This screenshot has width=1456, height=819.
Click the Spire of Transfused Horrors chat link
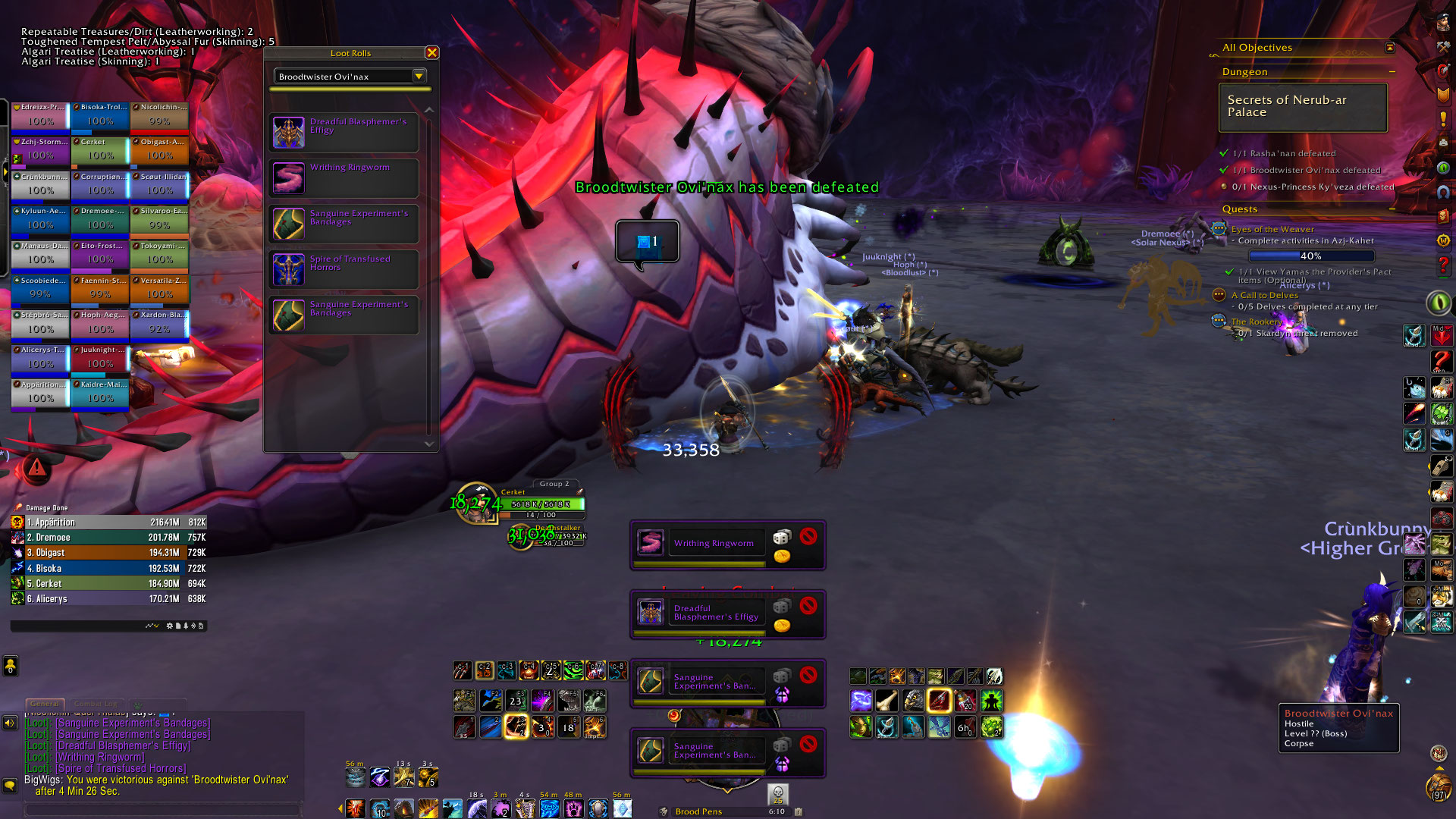point(121,768)
